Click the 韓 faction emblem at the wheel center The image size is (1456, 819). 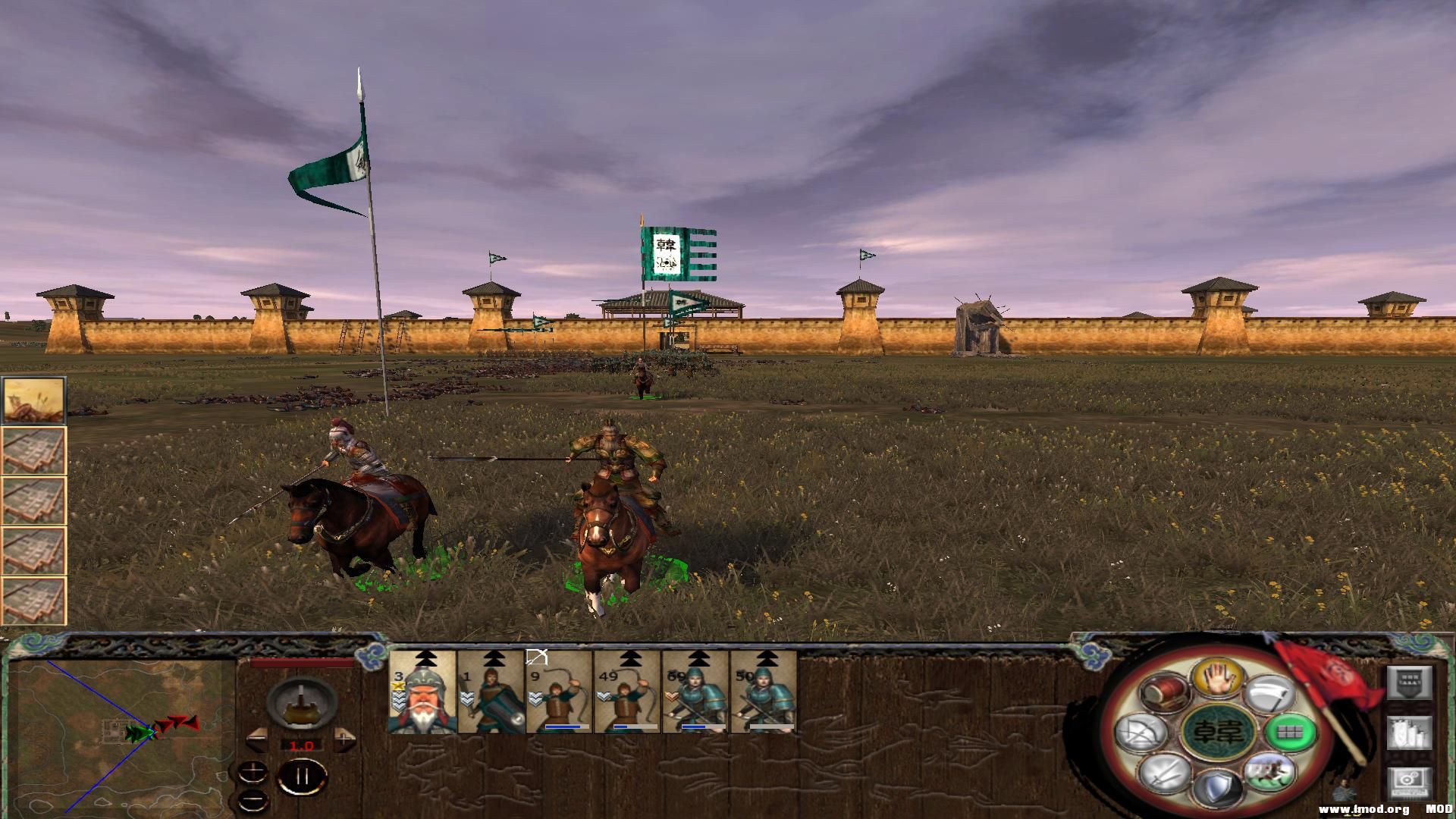(x=1219, y=733)
